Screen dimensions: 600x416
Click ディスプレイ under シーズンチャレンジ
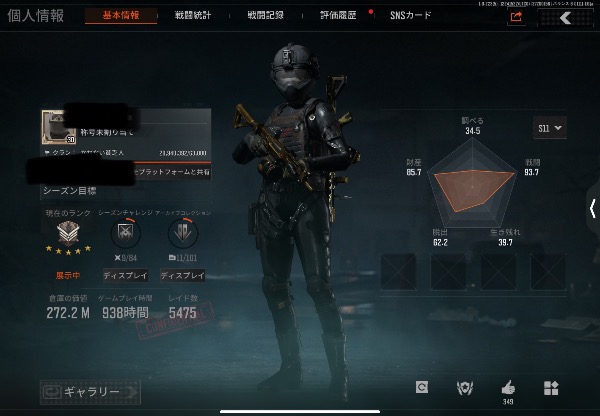point(127,275)
